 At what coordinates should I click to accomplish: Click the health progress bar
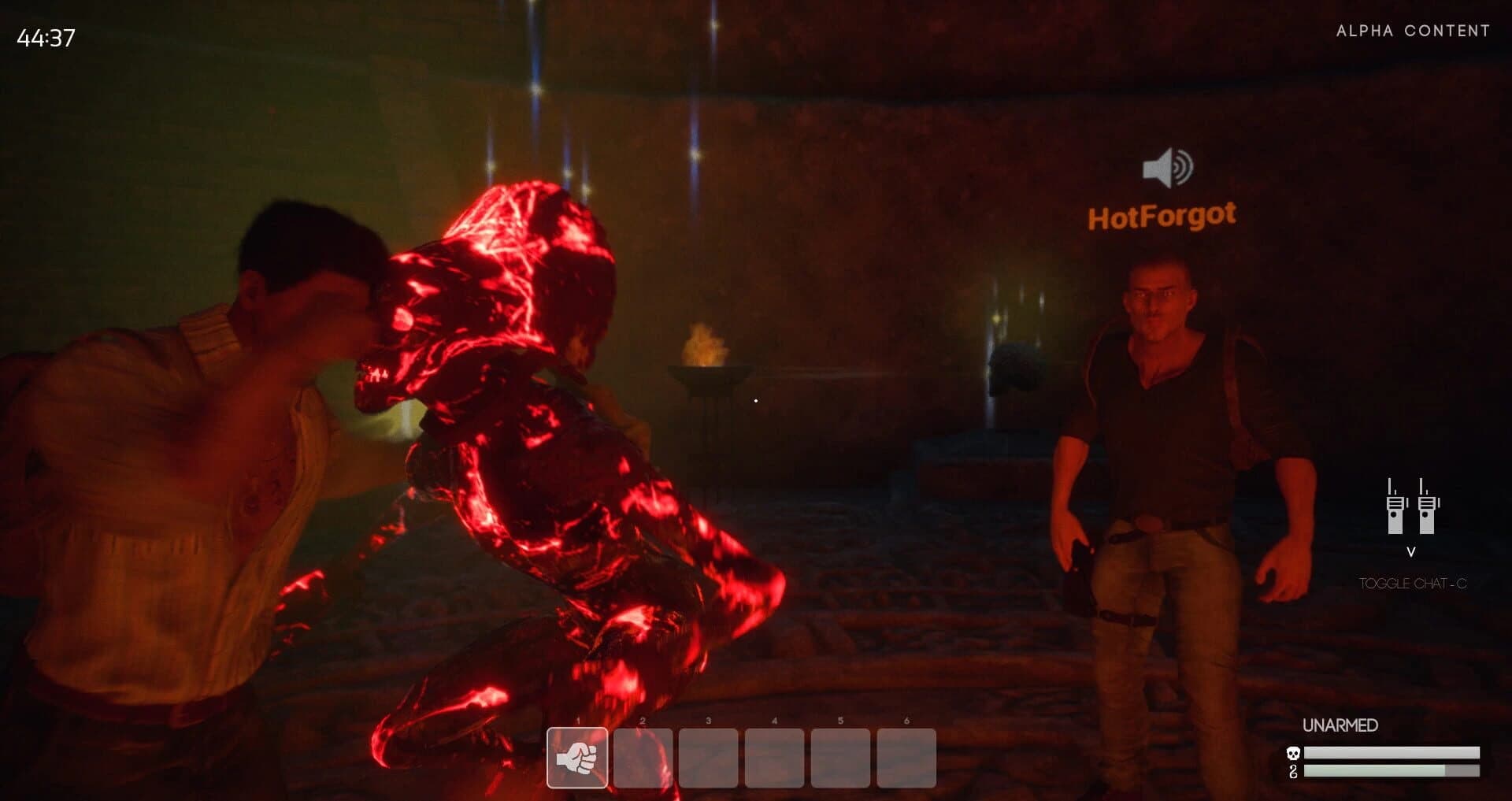point(1391,753)
